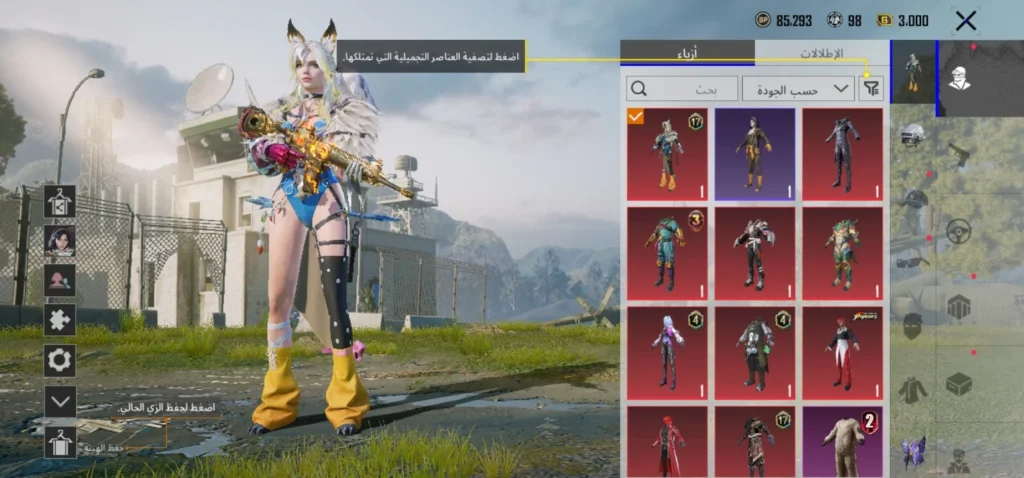
Task: Open the steering wheel vehicle category
Action: (959, 230)
